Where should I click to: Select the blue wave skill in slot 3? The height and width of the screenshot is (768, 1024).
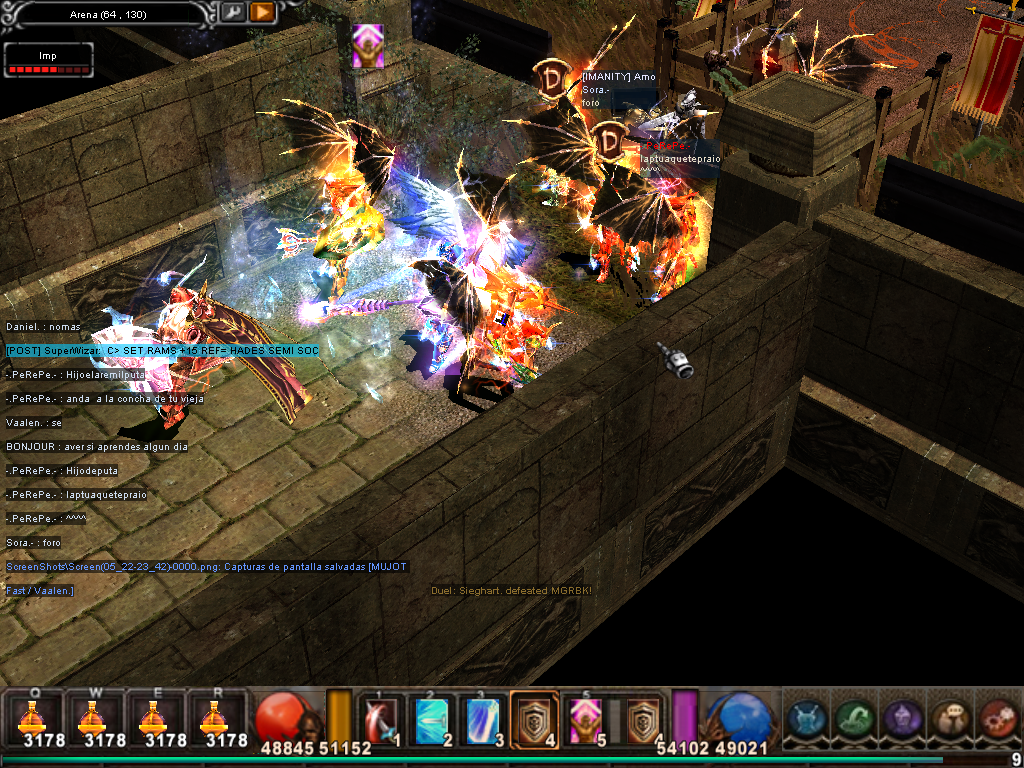485,720
